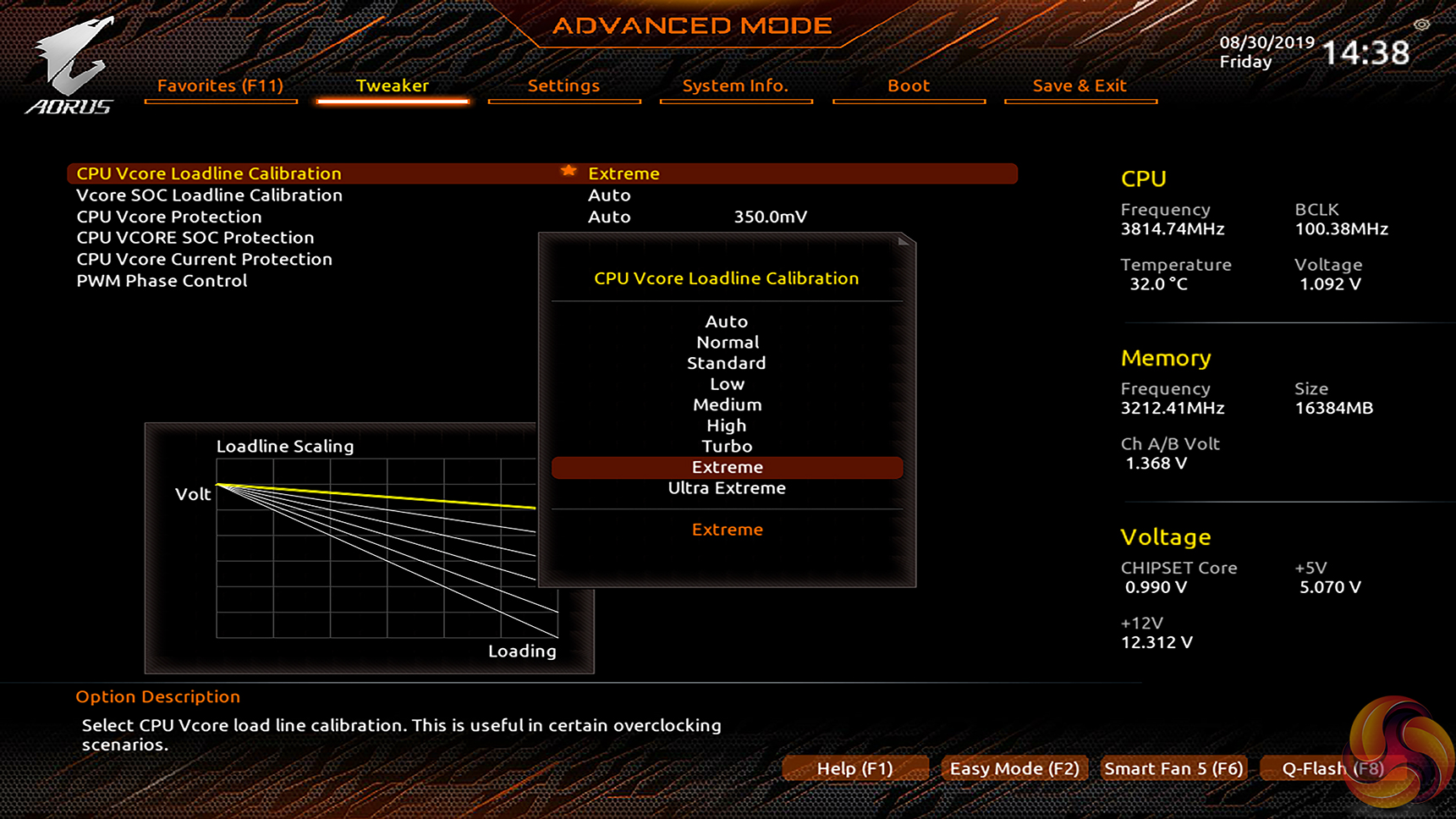Click the Help (F1) button

[x=854, y=768]
